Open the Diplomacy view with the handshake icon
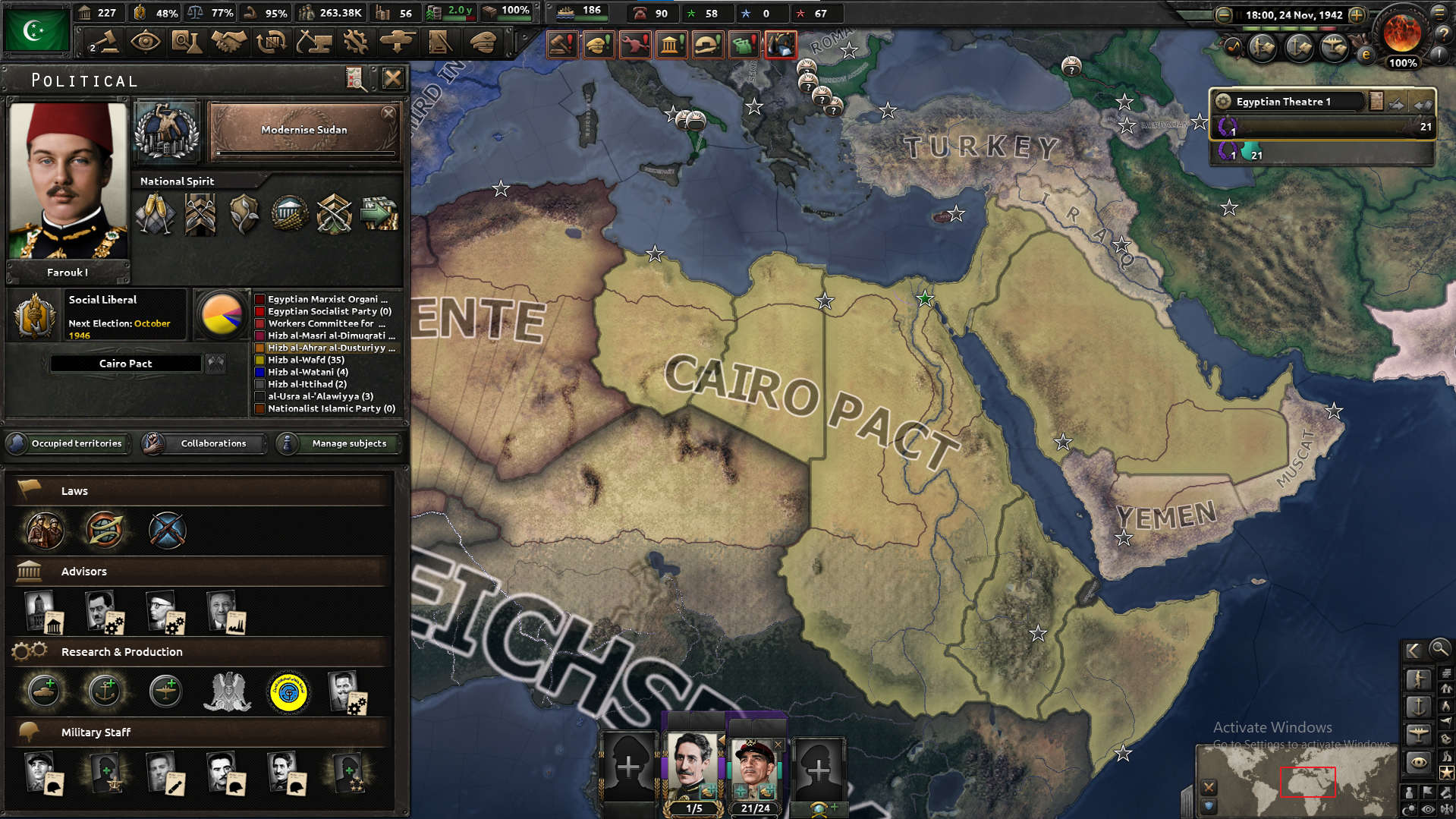The height and width of the screenshot is (819, 1456). [228, 42]
